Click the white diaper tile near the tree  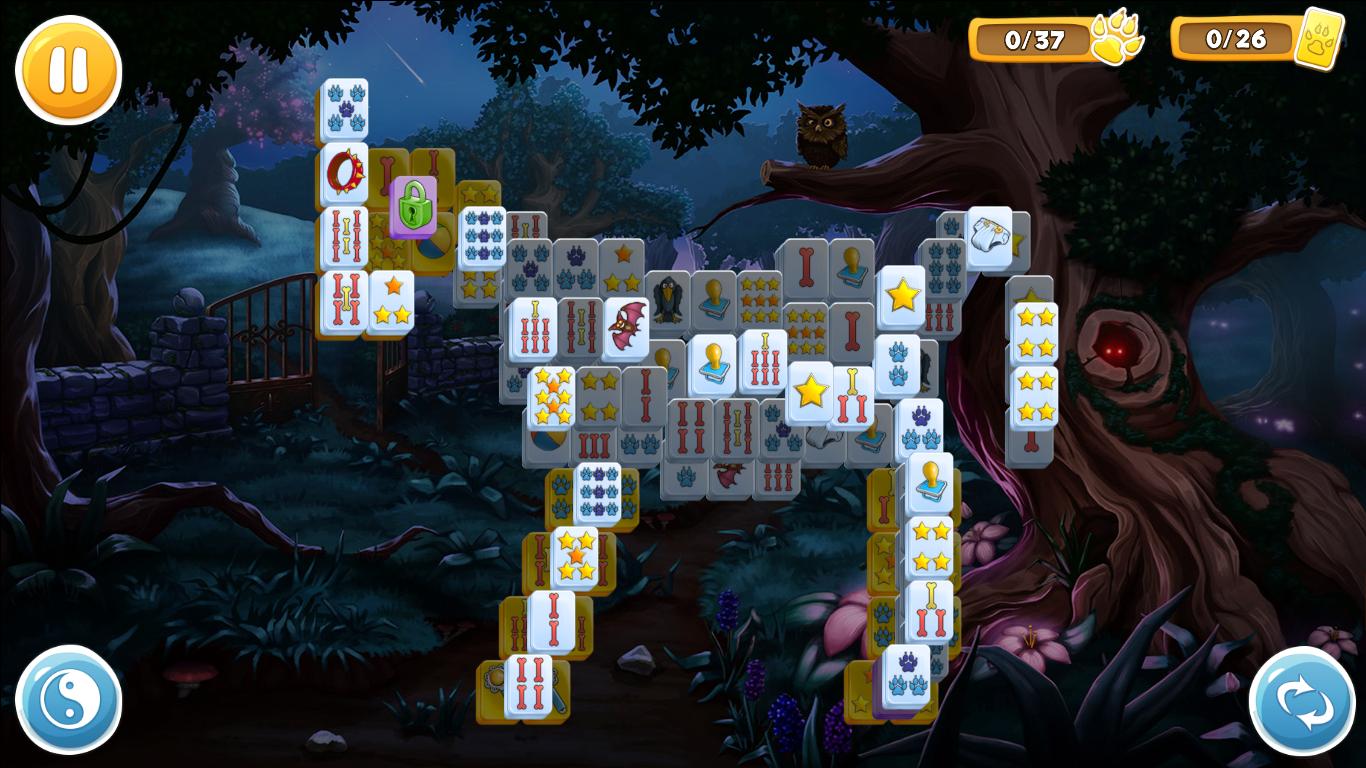click(x=991, y=236)
